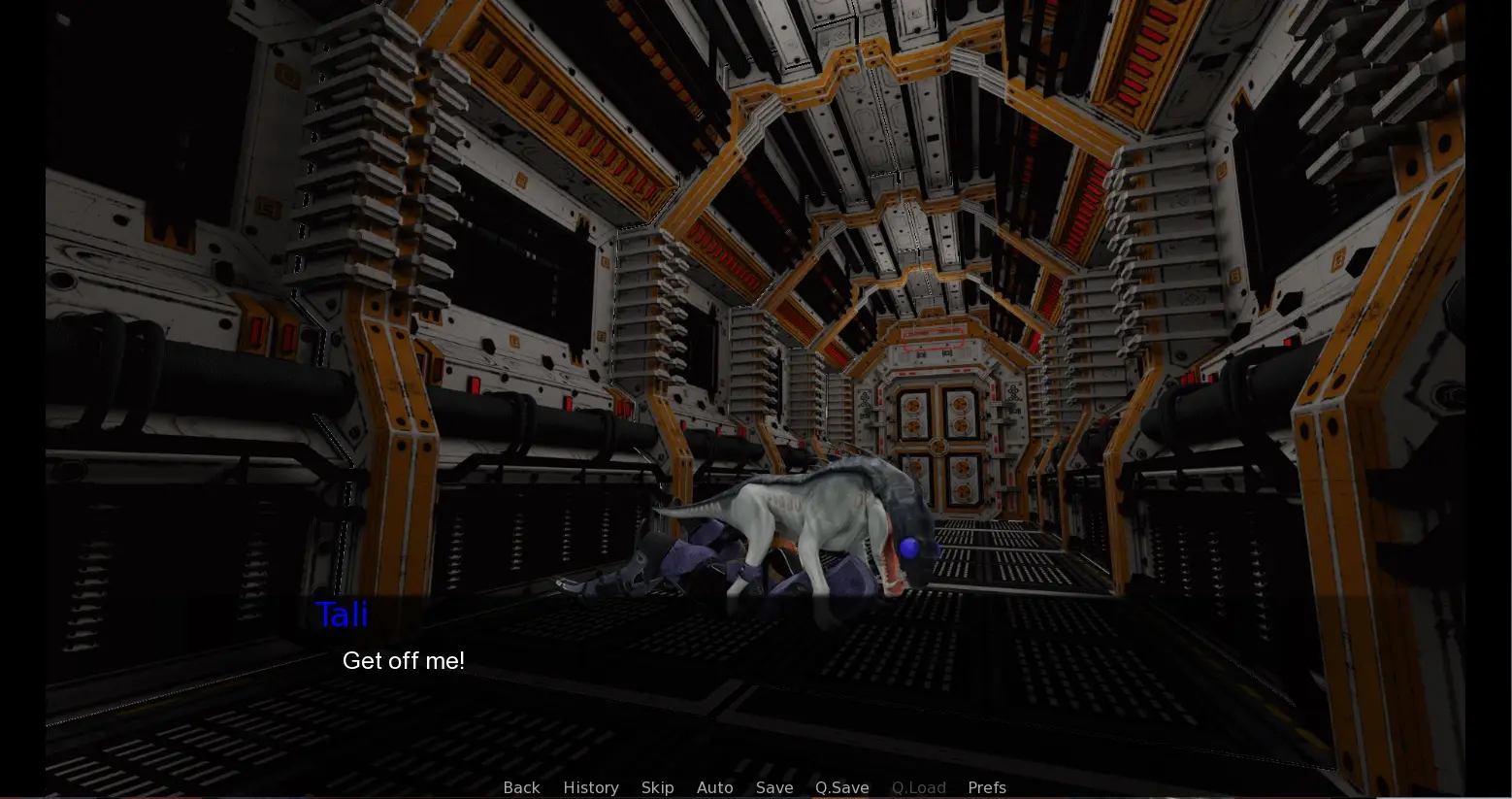Open the Save game screen
Image resolution: width=1512 pixels, height=799 pixels.
774,787
